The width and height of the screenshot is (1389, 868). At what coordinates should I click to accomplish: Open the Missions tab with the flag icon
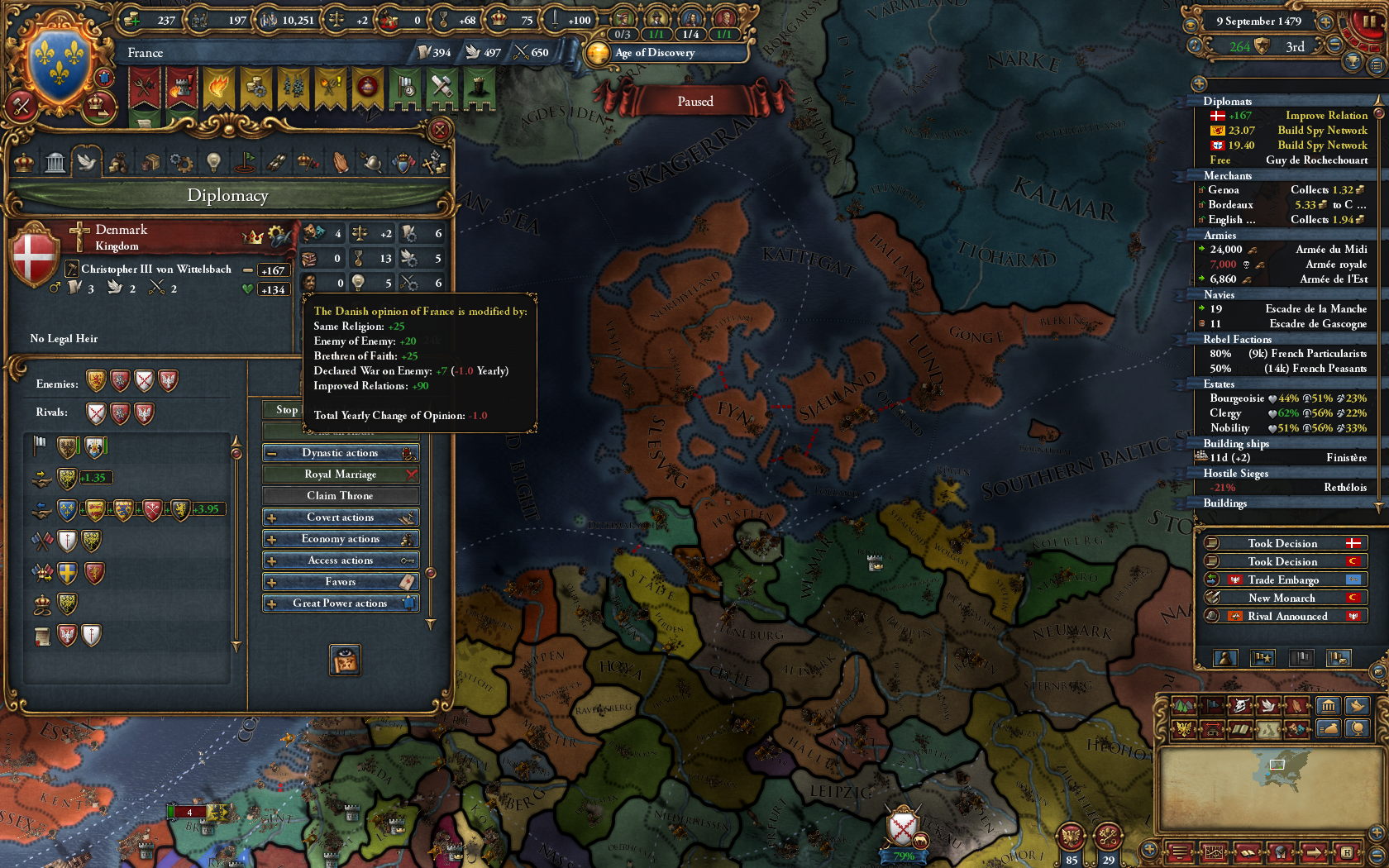click(245, 163)
